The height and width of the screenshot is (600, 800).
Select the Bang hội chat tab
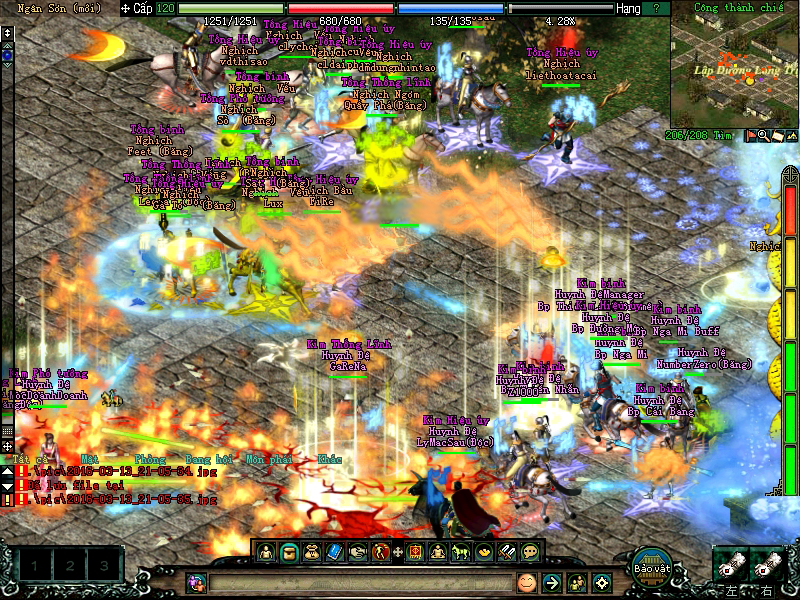(207, 459)
